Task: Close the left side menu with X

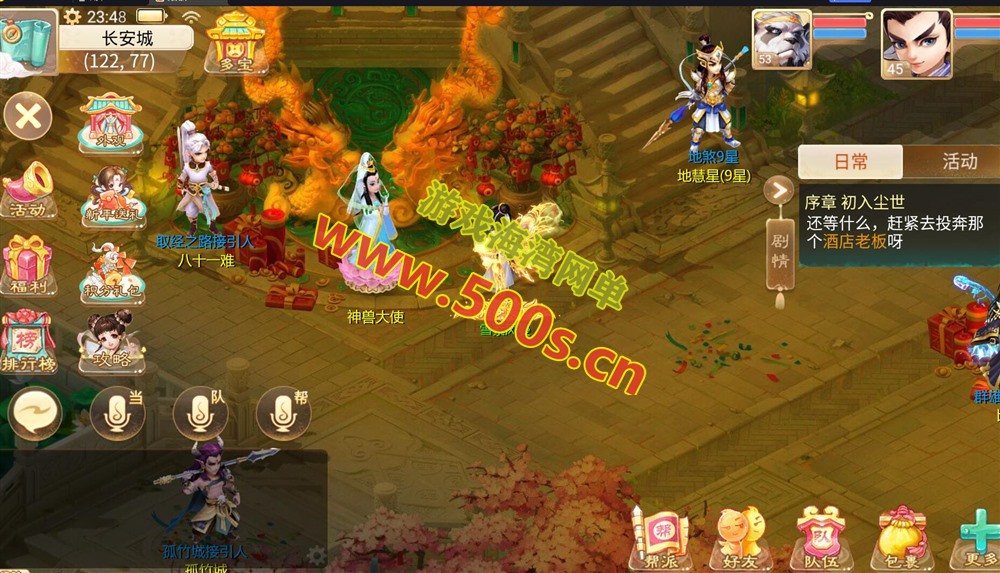Action: [28, 116]
